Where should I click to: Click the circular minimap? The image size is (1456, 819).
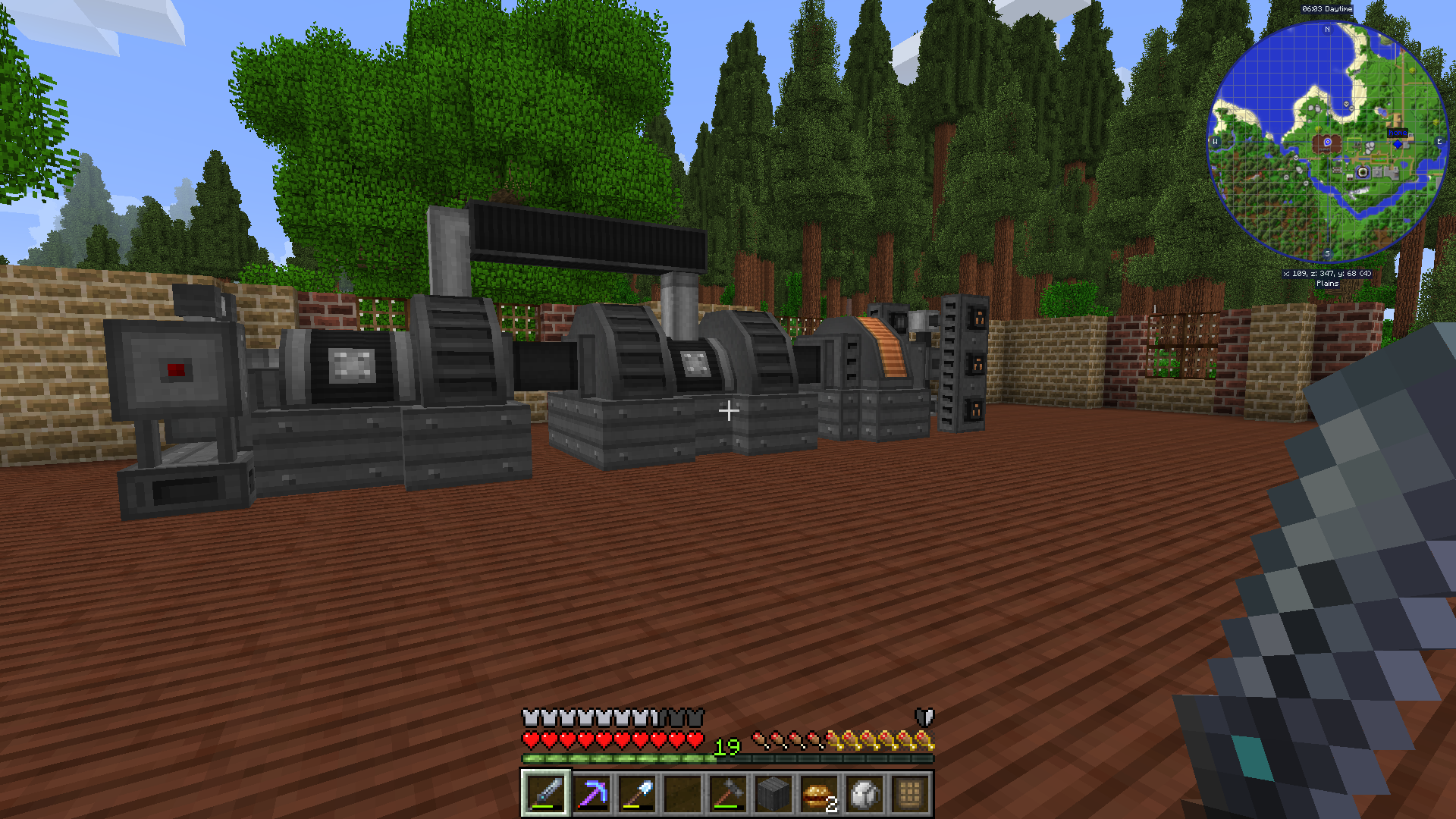click(1327, 143)
